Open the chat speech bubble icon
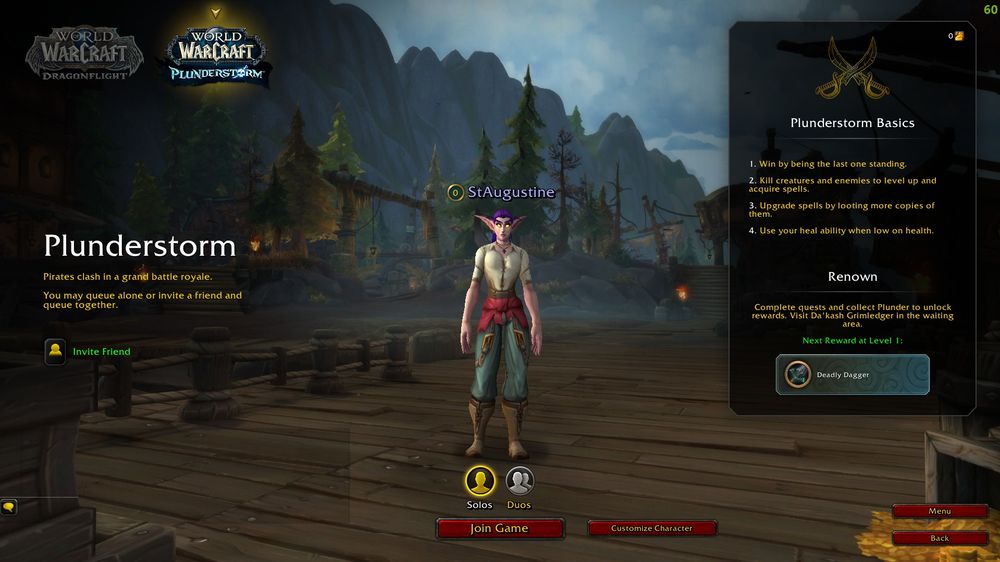 tap(8, 507)
